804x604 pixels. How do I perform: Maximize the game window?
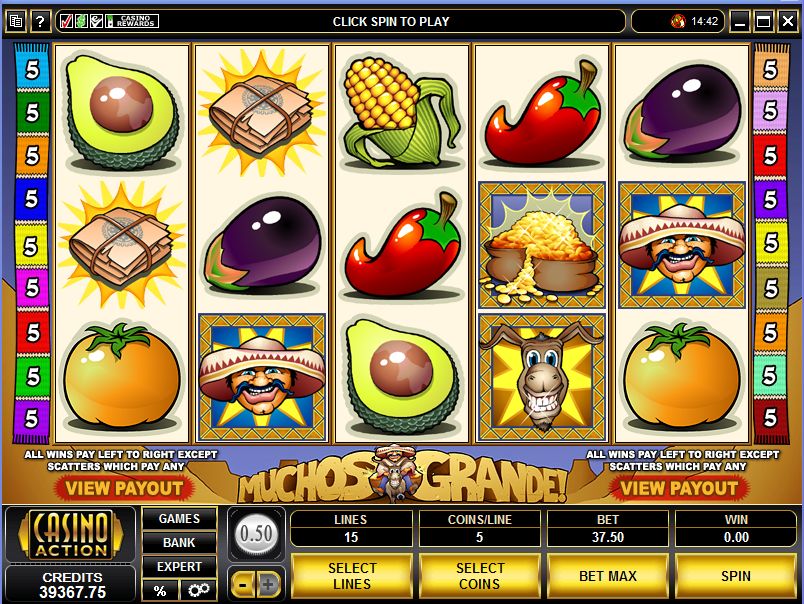(x=763, y=20)
